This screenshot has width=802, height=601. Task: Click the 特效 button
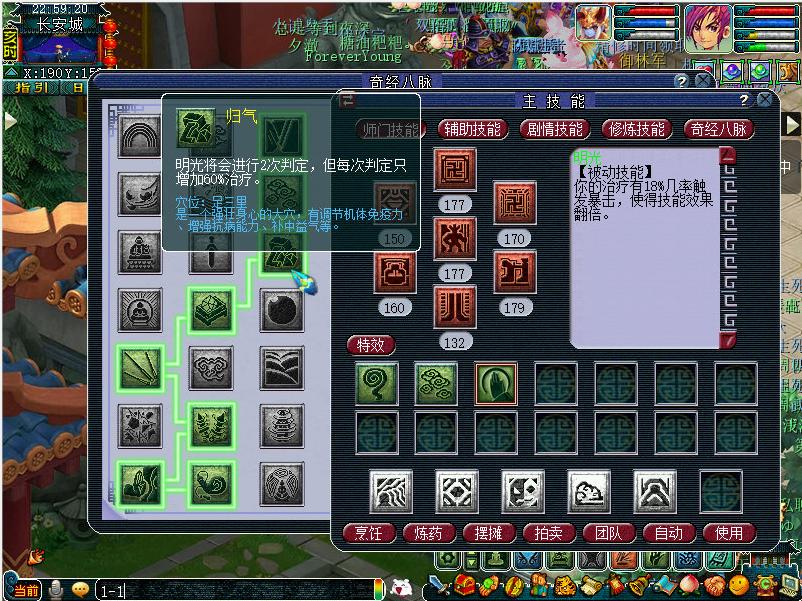point(371,345)
